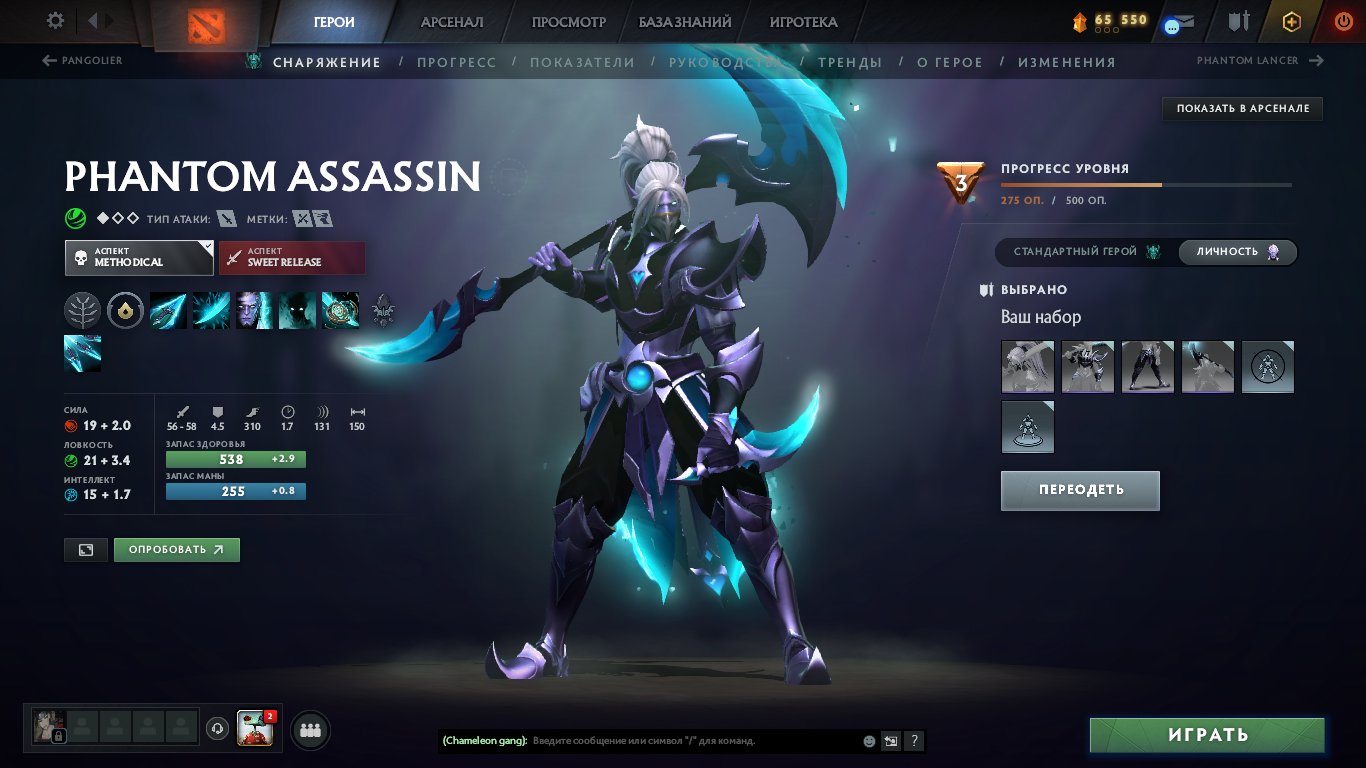1366x768 pixels.
Task: Click Показать в арсенале button
Action: click(x=1242, y=108)
